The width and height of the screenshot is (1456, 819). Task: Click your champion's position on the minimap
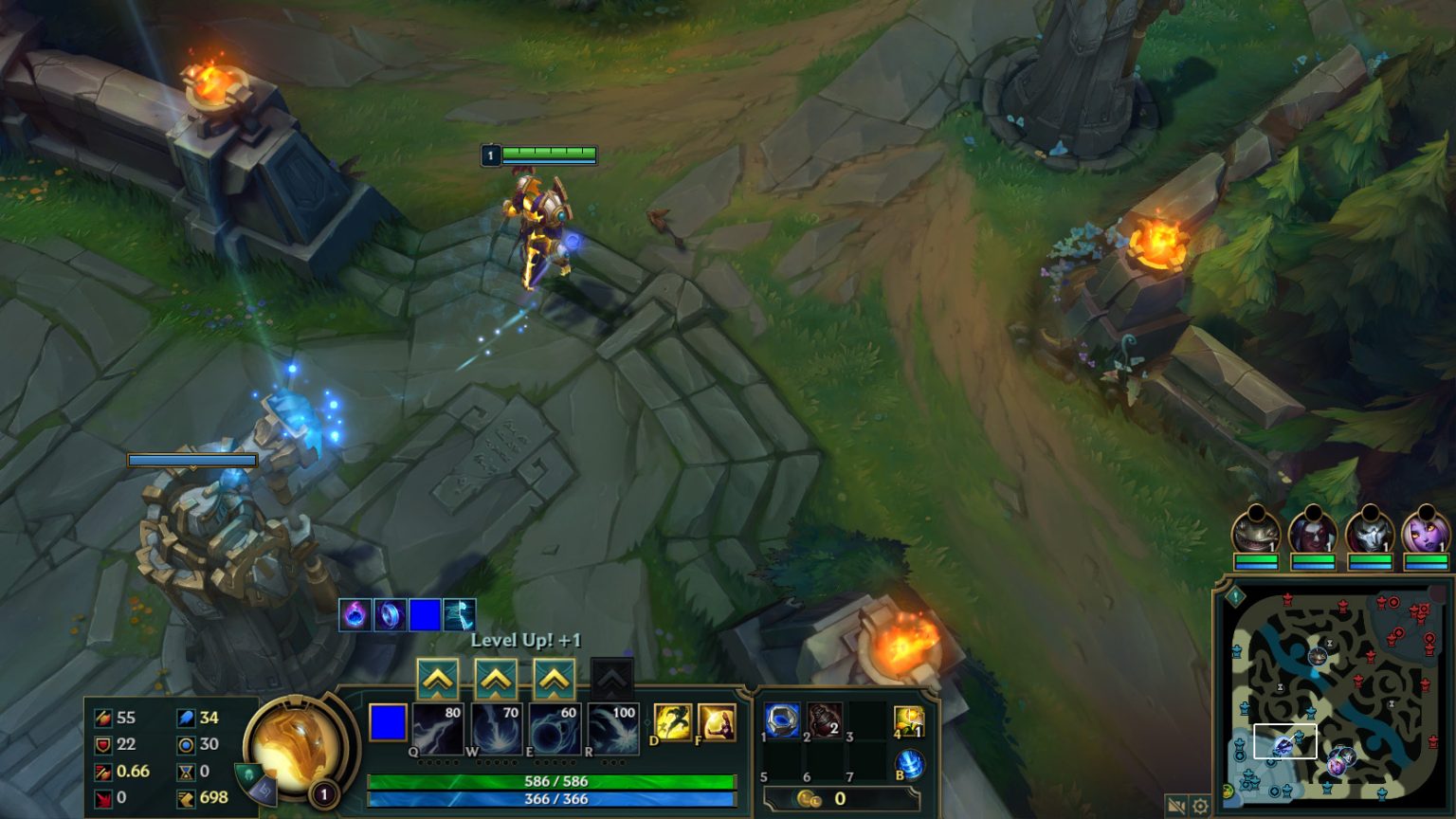1285,745
